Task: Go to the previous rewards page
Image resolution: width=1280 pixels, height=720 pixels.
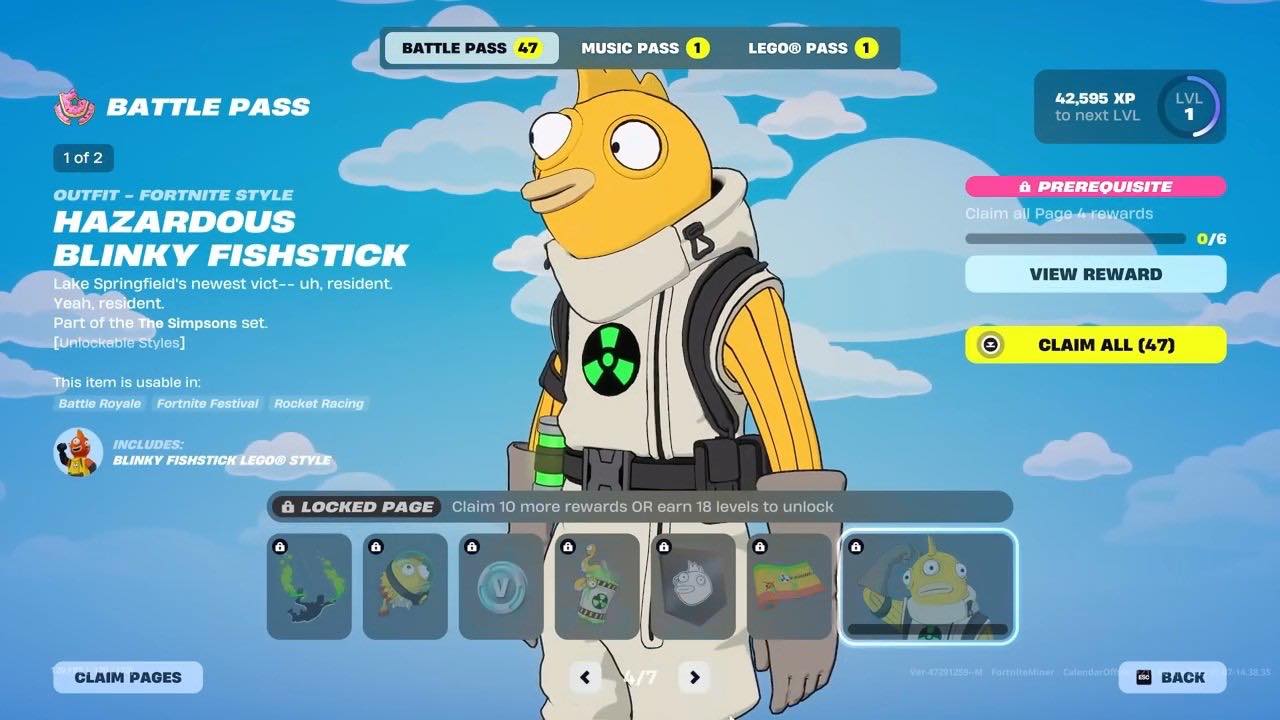Action: [x=585, y=677]
